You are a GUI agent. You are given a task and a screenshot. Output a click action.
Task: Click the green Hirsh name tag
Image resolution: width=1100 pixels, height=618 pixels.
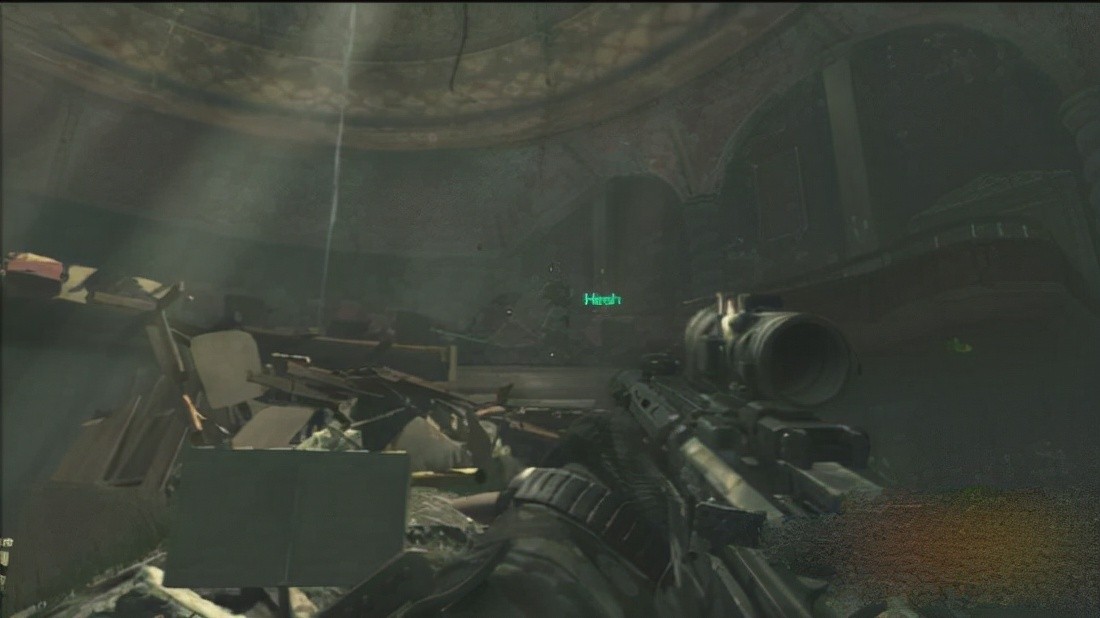point(602,298)
